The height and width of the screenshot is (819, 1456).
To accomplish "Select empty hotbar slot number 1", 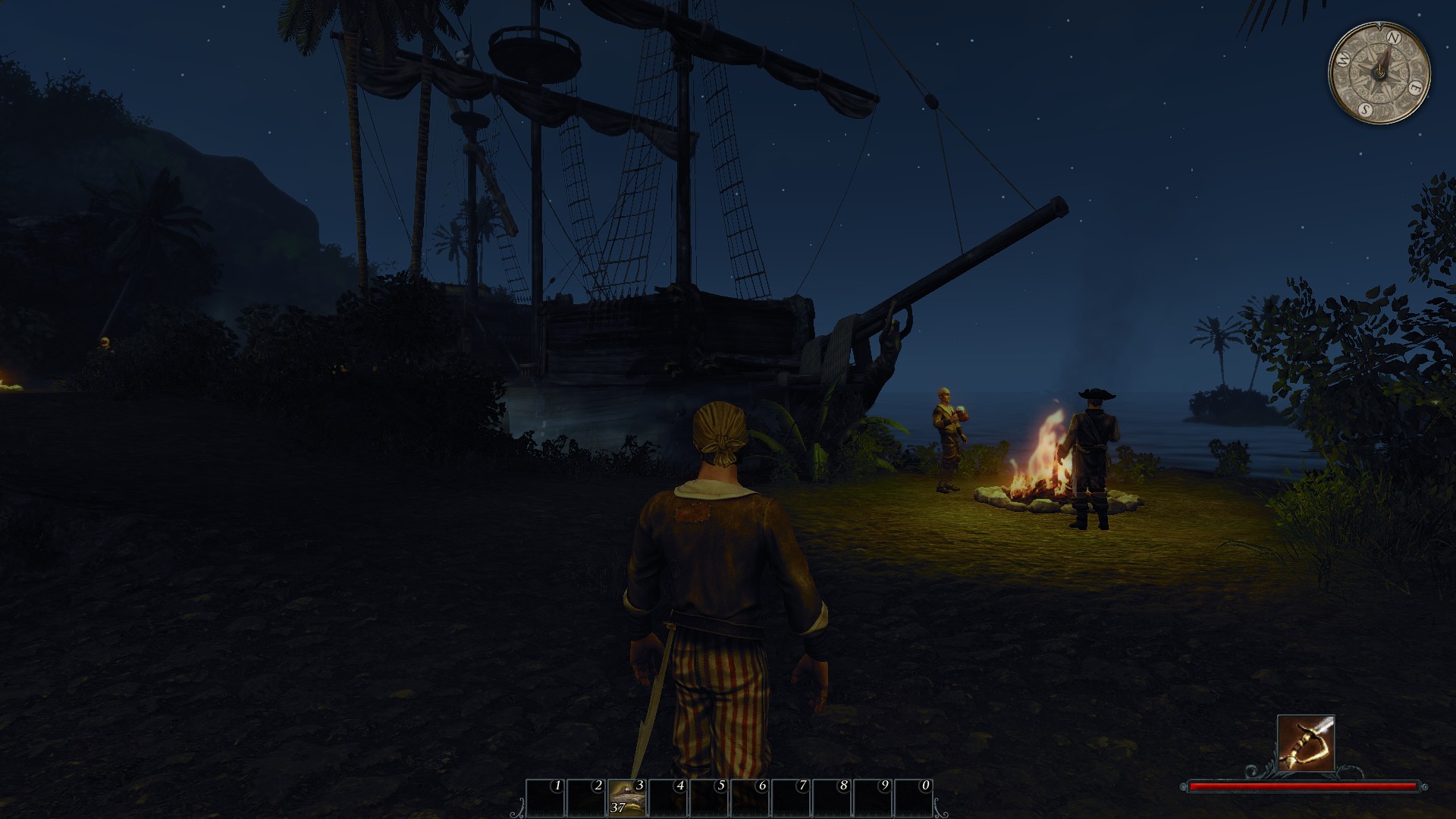I will click(x=545, y=797).
